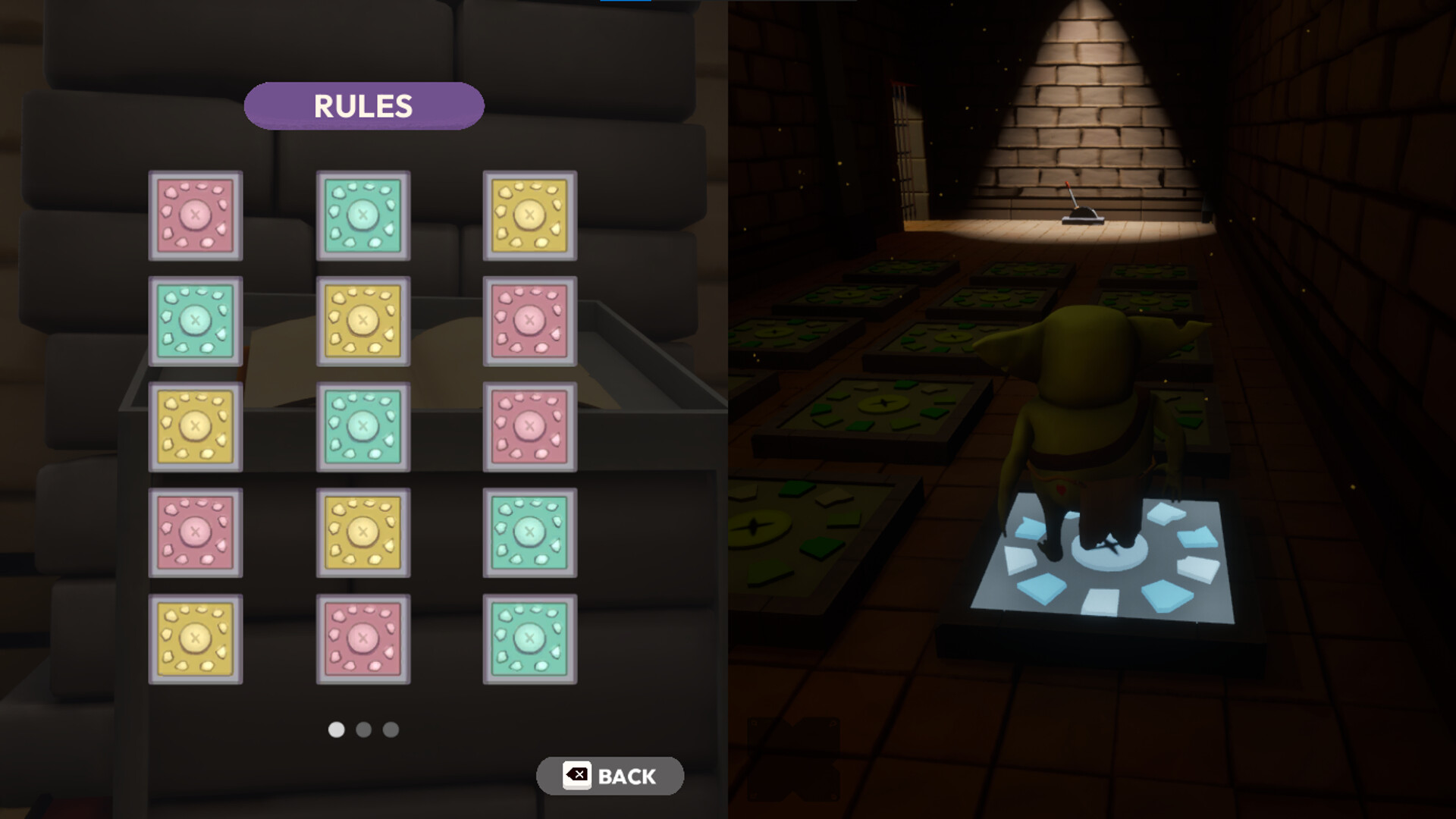Image resolution: width=1456 pixels, height=819 pixels.
Task: Select the green rule tile in the top row
Action: (x=362, y=216)
